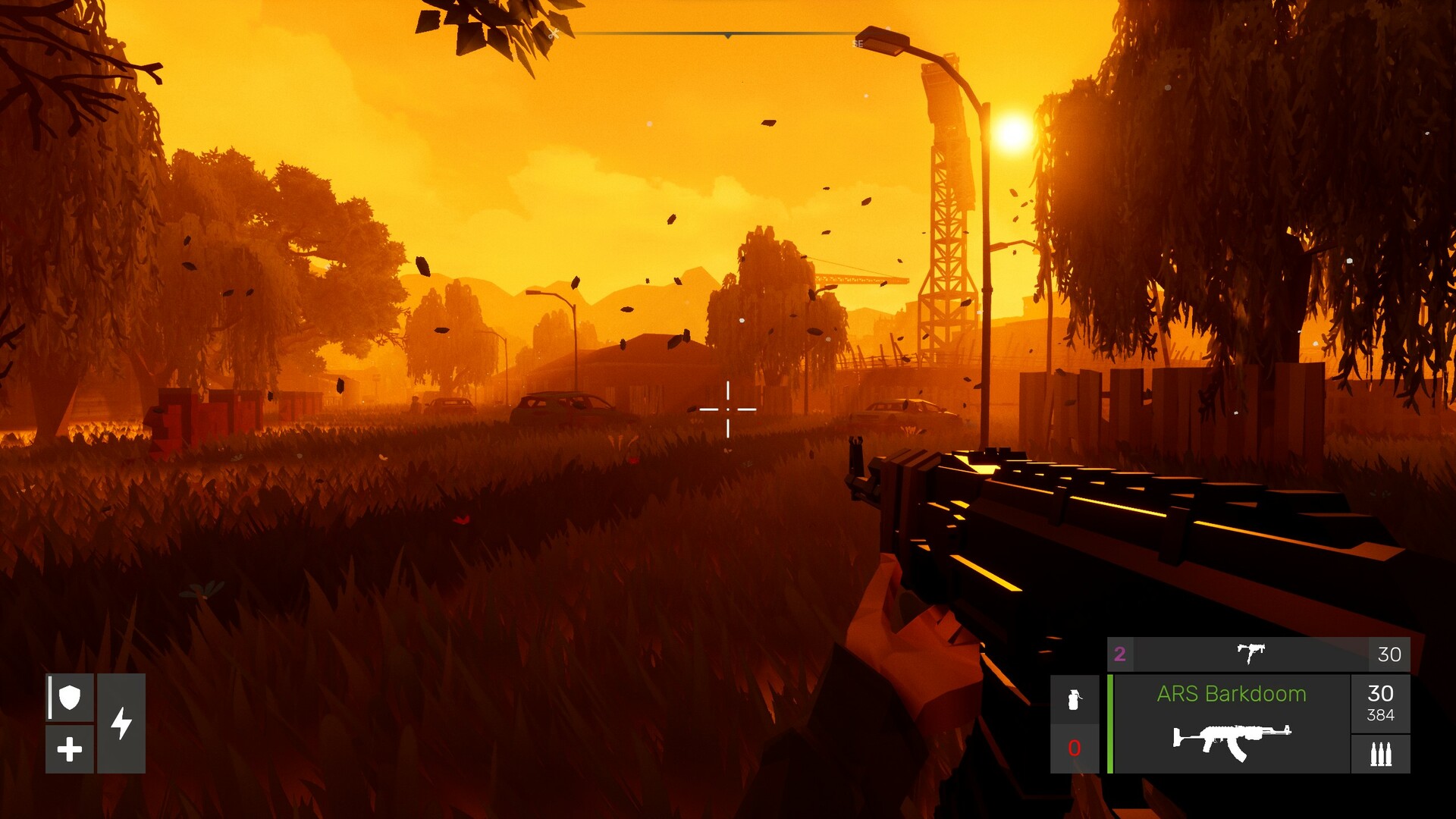The width and height of the screenshot is (1456, 819).
Task: Click the crosshair at screen center
Action: (728, 409)
